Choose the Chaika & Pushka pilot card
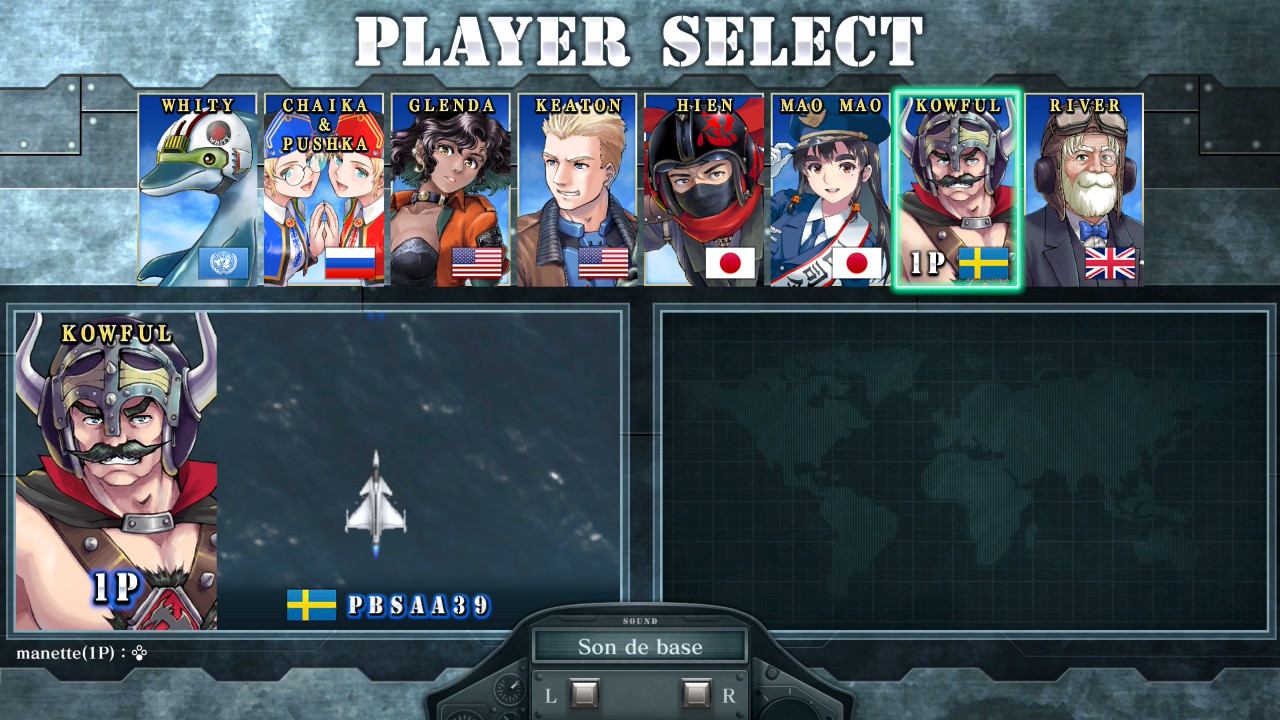 (323, 190)
